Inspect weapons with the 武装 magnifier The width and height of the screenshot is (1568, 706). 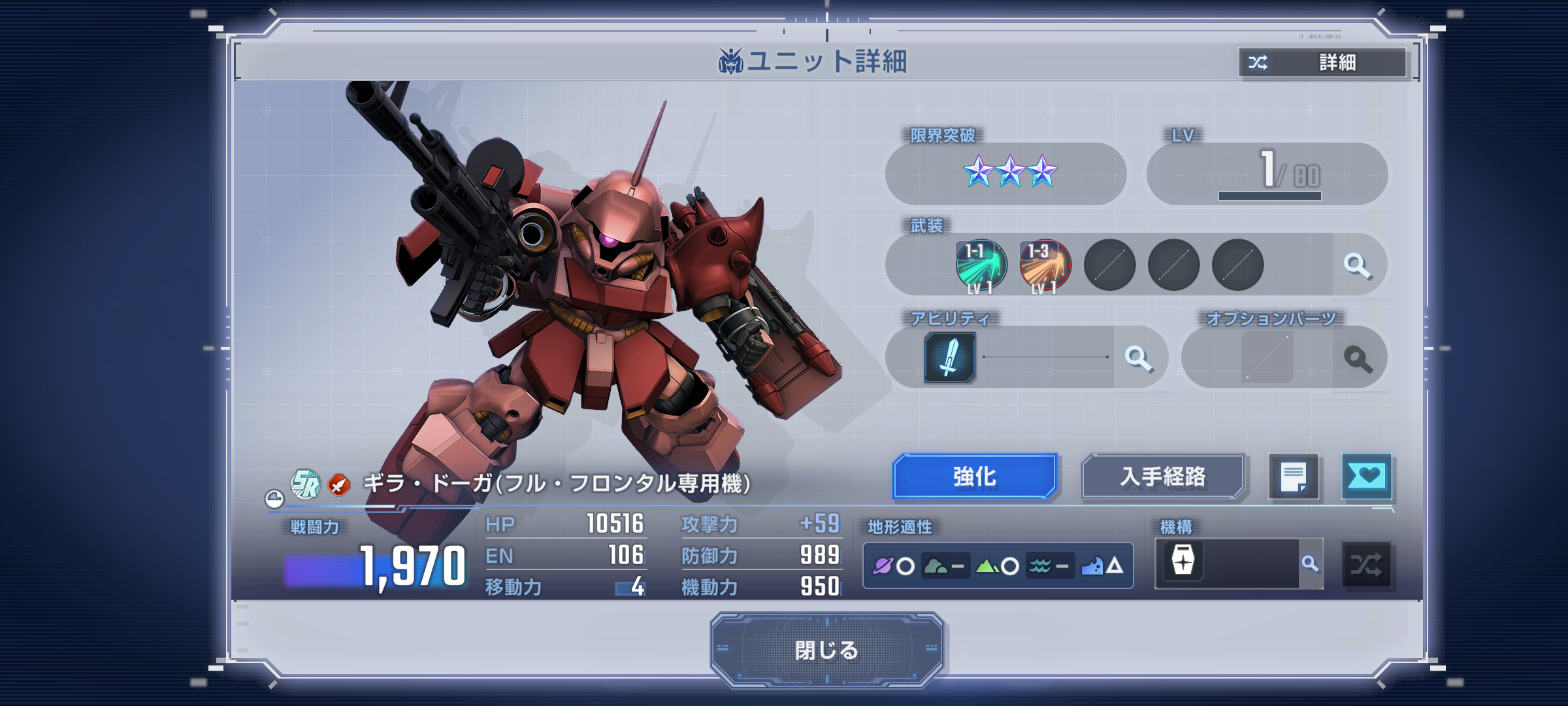[1358, 266]
